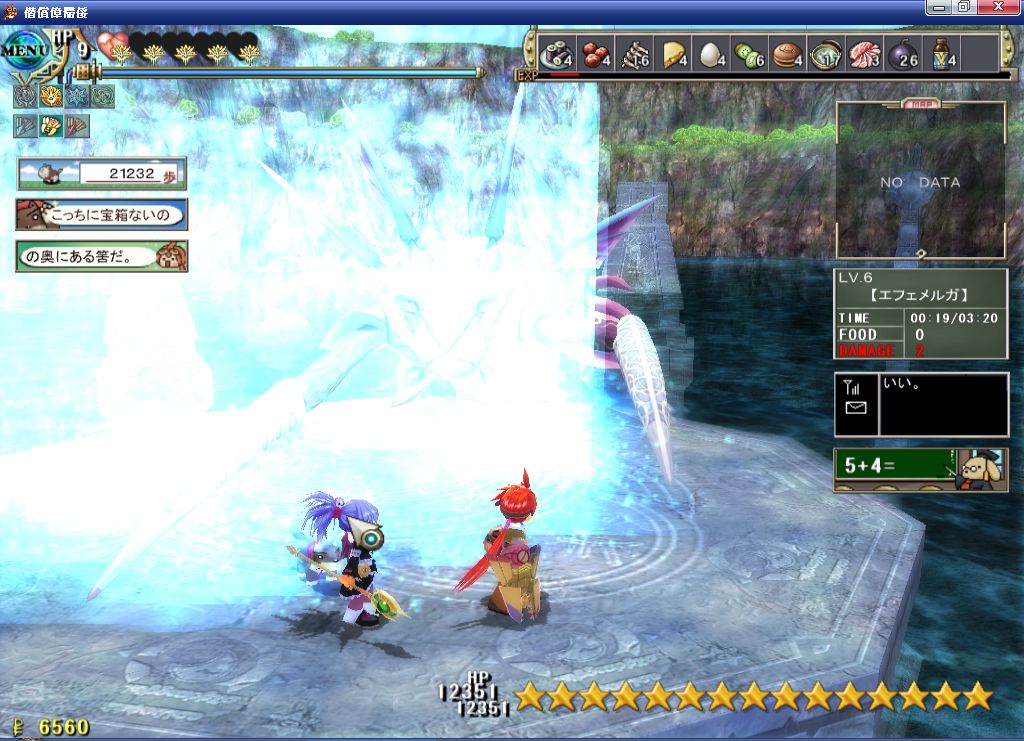Choose the cheese wedge item

click(671, 53)
